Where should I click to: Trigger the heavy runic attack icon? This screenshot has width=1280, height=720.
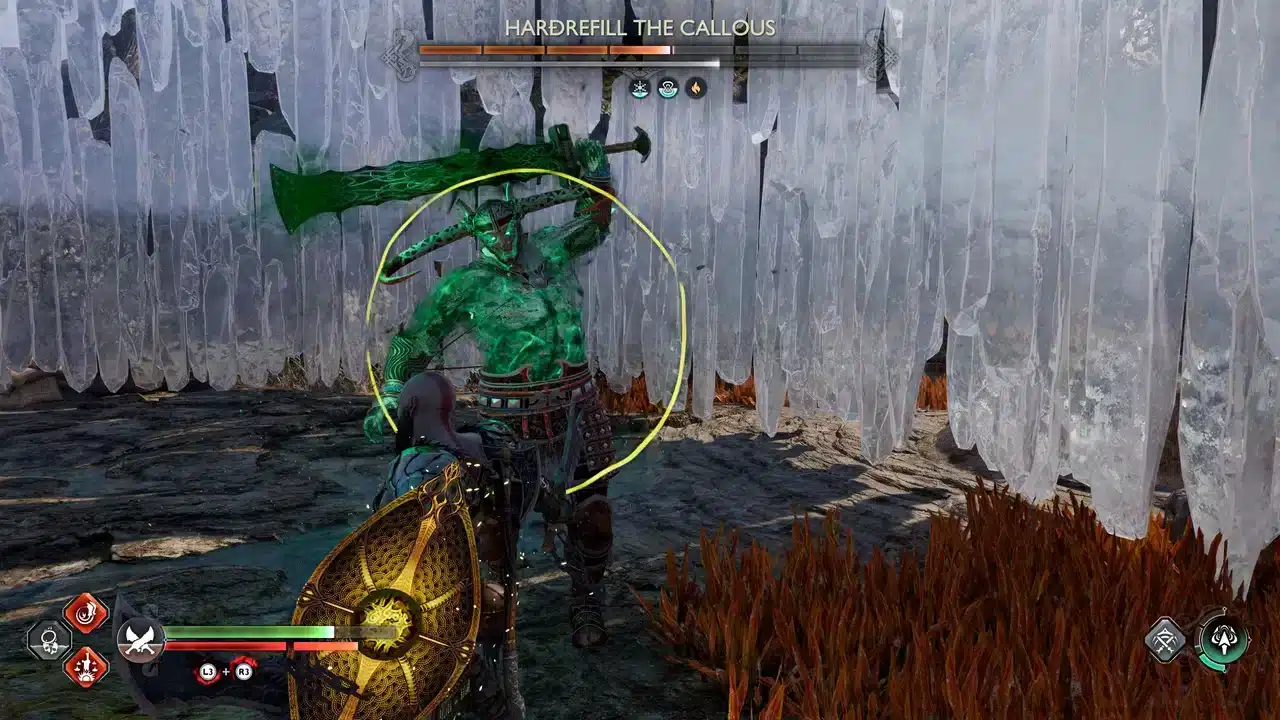click(x=86, y=667)
